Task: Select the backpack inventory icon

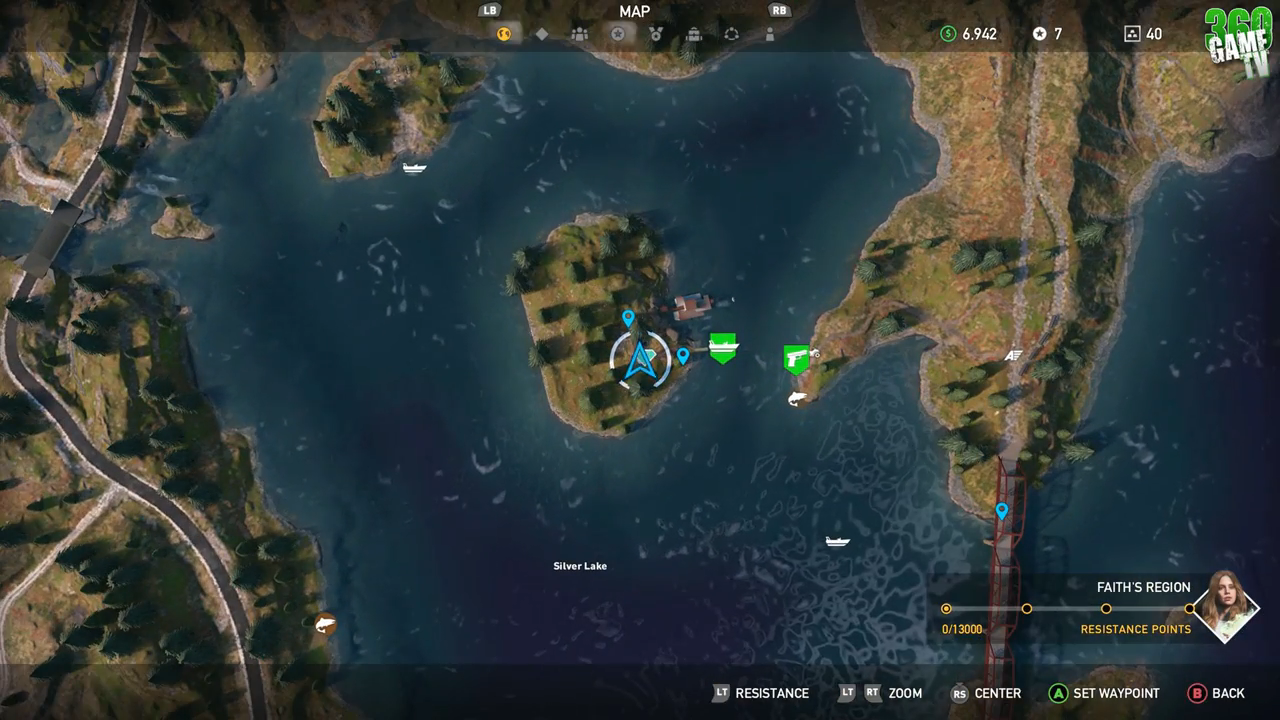Action: (x=694, y=33)
